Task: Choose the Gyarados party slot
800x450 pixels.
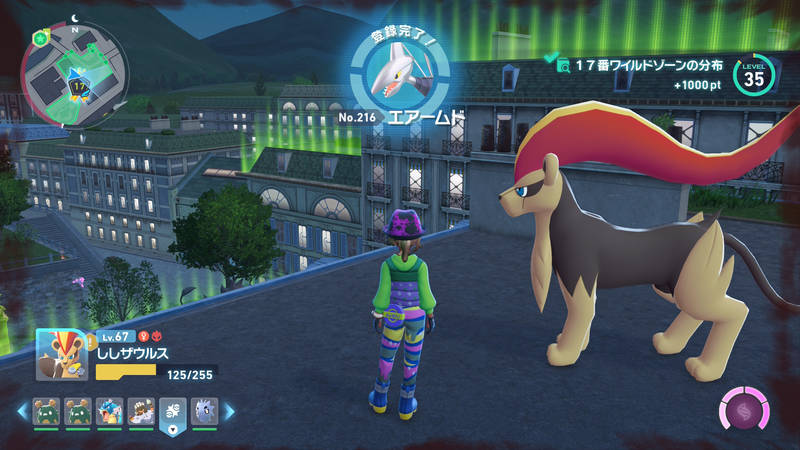Action: pyautogui.click(x=109, y=410)
